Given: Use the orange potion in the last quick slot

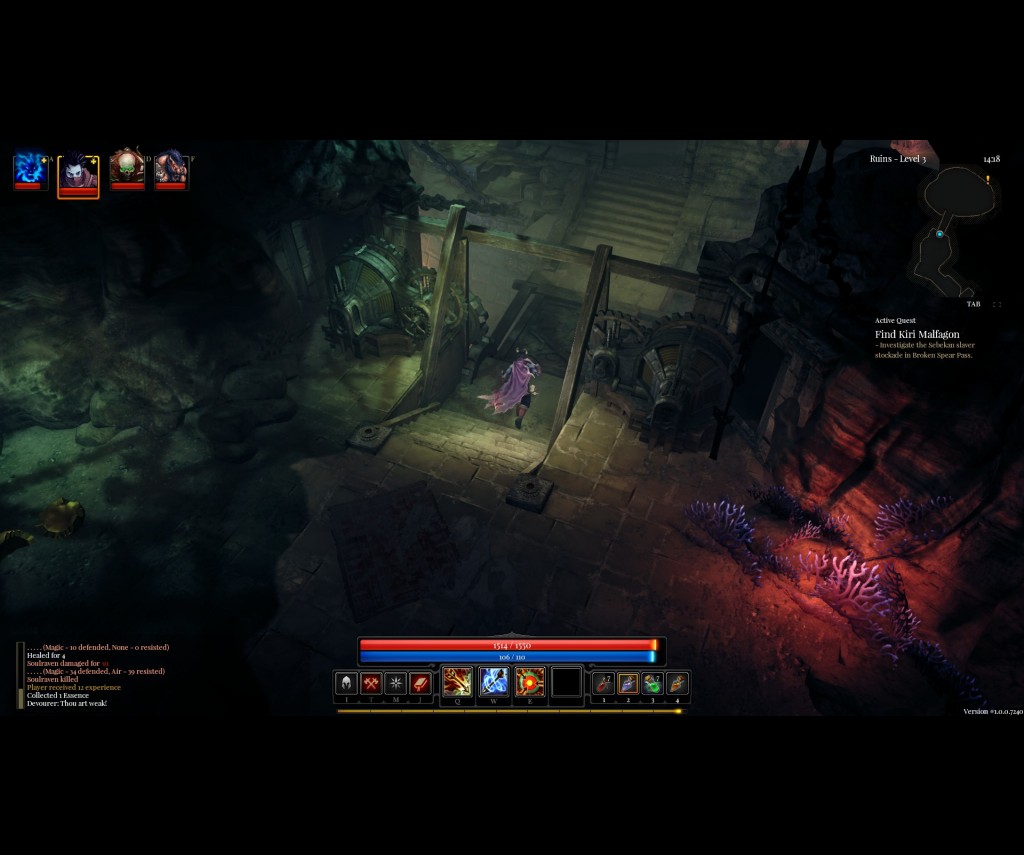Looking at the screenshot, I should point(678,683).
